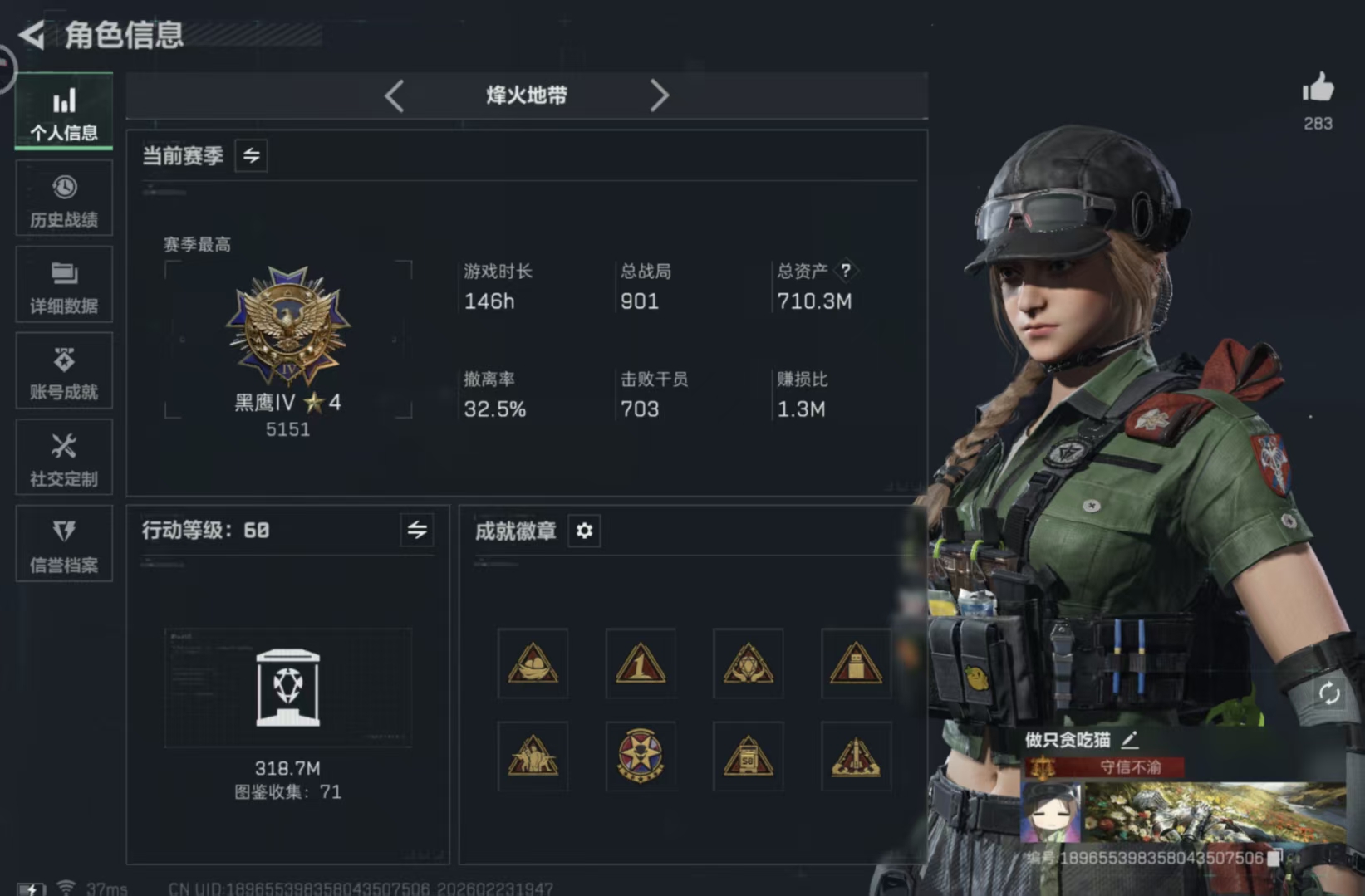Open achievement badge settings via the gear icon
The height and width of the screenshot is (896, 1365).
pyautogui.click(x=584, y=531)
